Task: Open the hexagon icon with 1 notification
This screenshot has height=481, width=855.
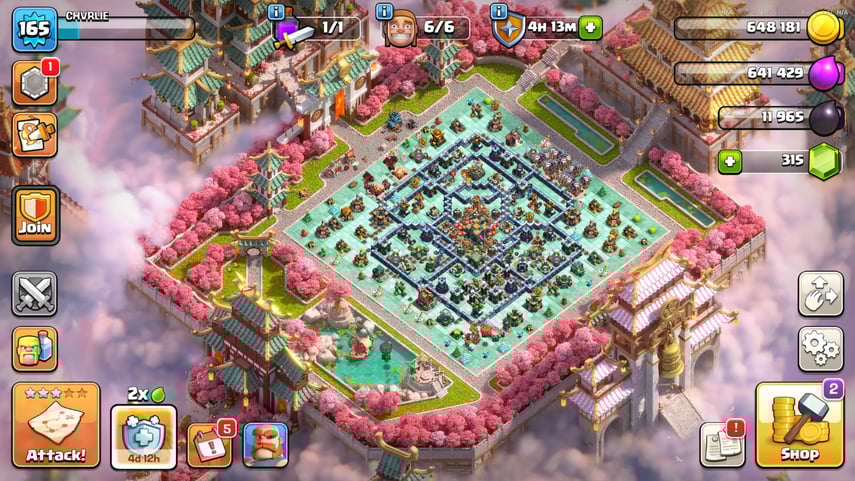Action: (35, 84)
